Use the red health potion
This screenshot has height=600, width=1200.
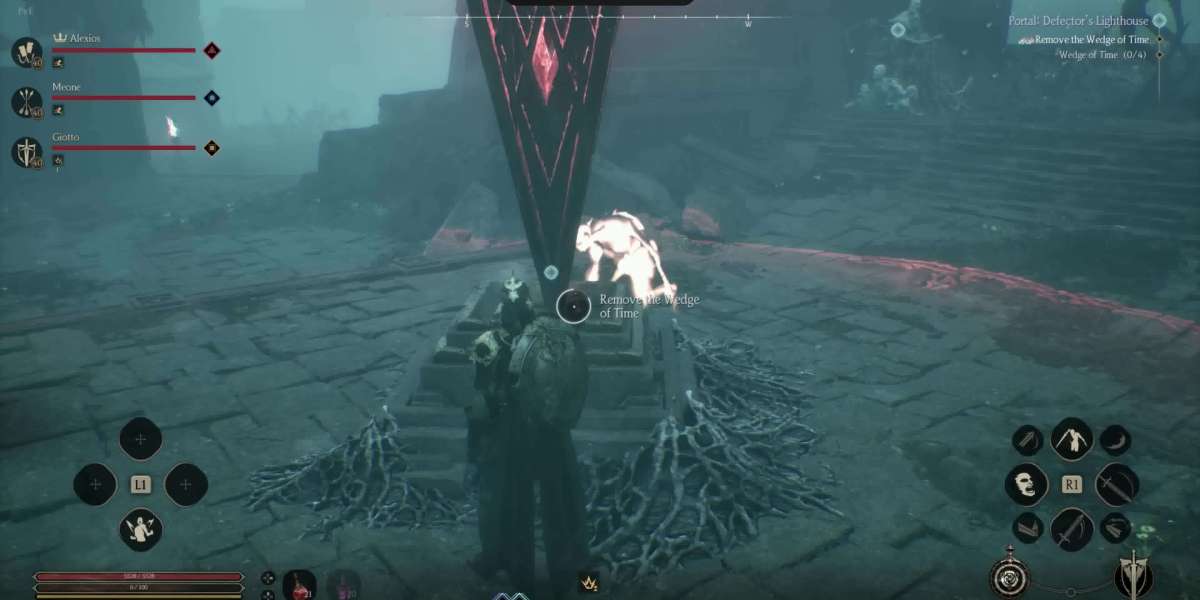(x=299, y=583)
